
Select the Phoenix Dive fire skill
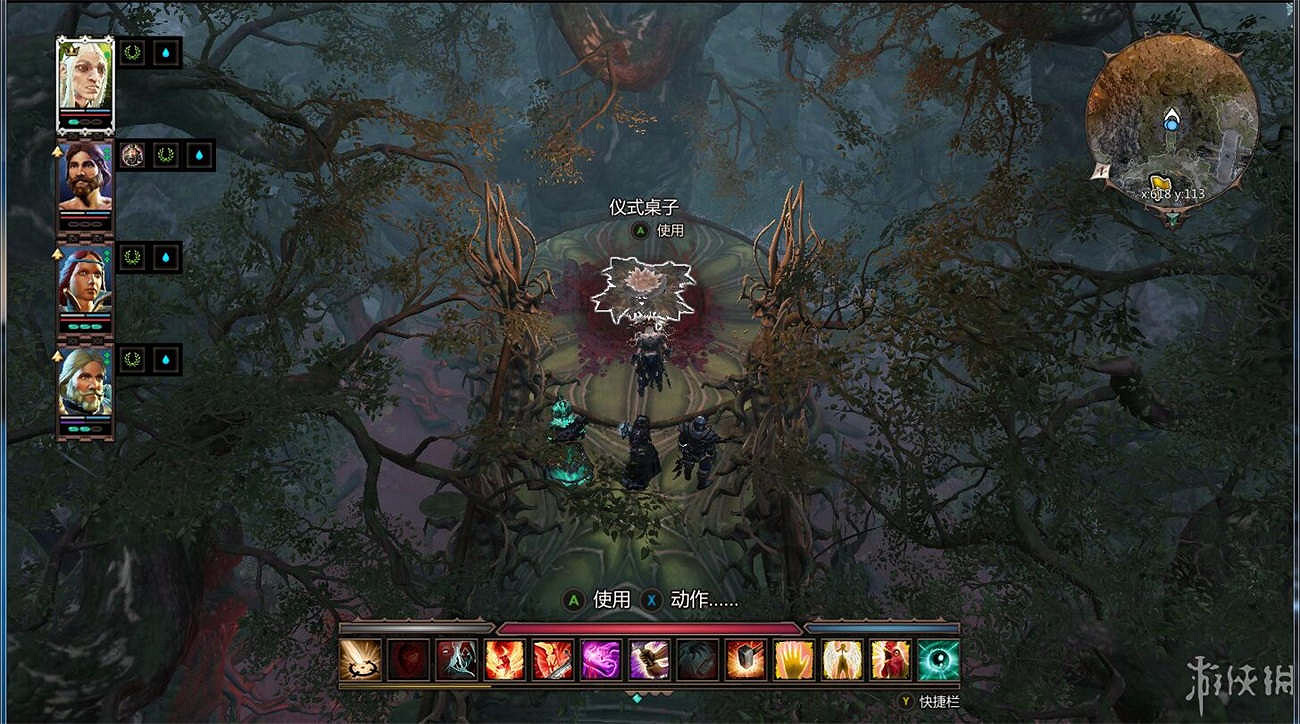coord(505,660)
